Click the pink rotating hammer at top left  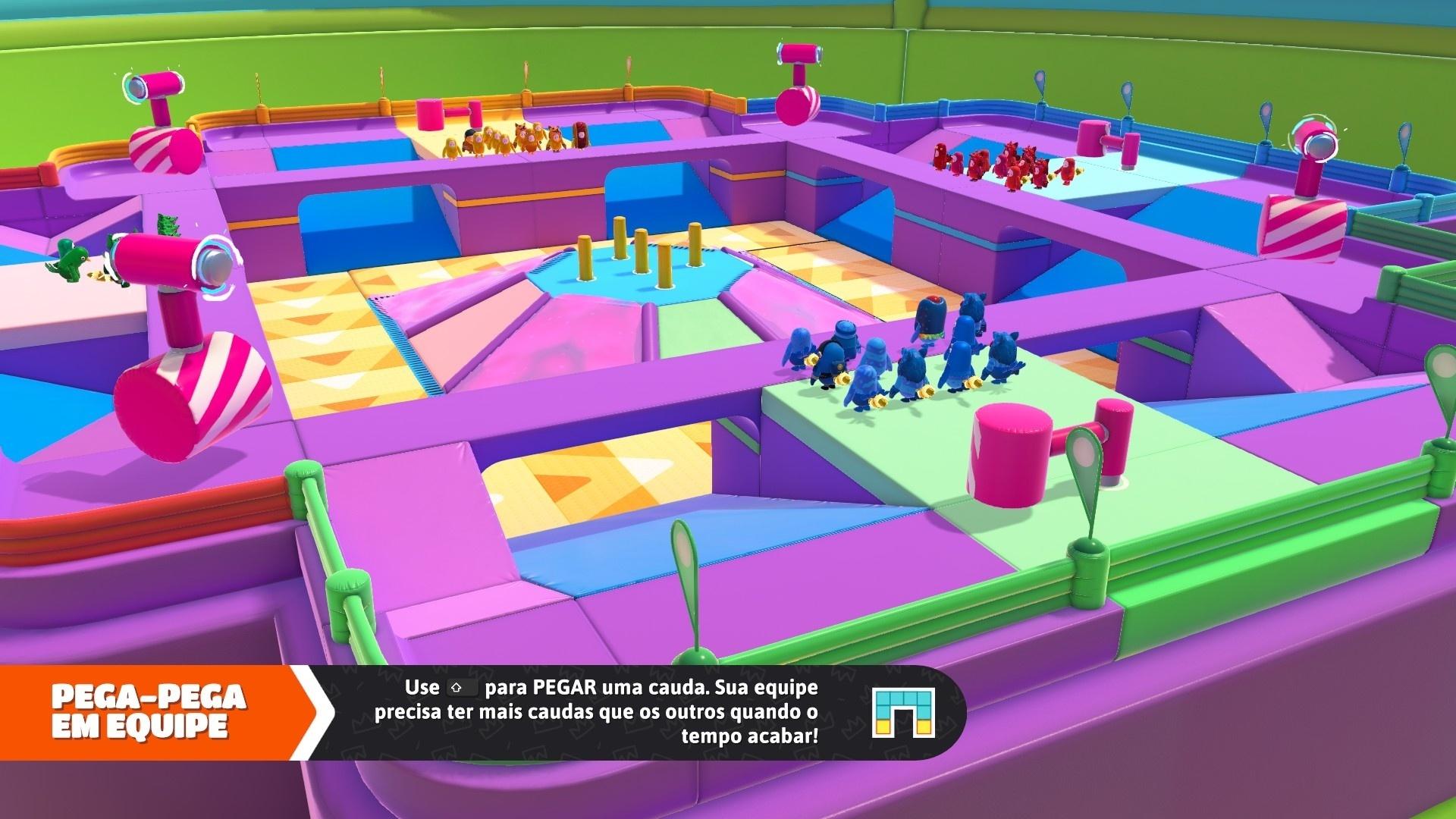coord(159,83)
